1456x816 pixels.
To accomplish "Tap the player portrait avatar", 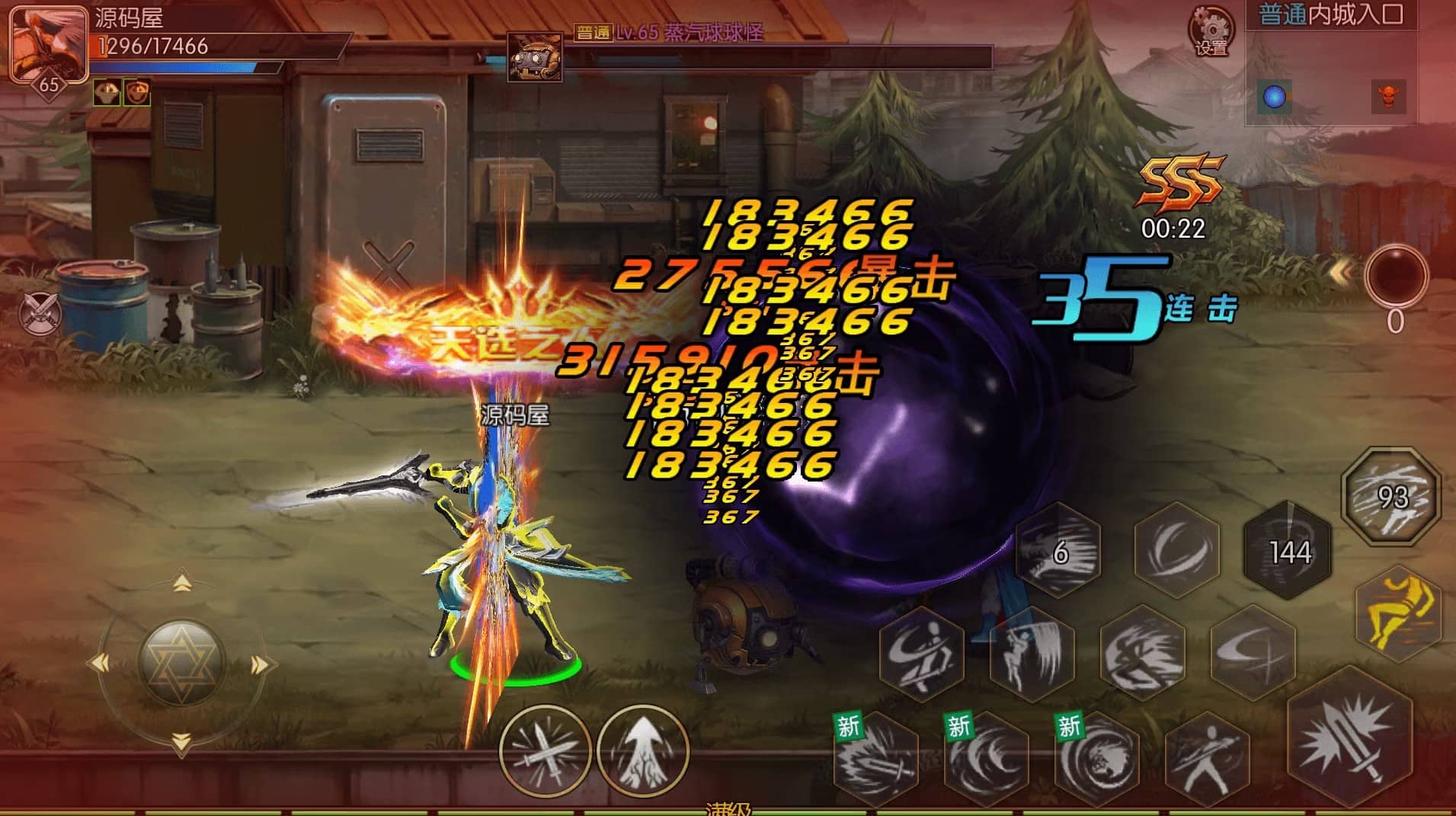I will [47, 43].
